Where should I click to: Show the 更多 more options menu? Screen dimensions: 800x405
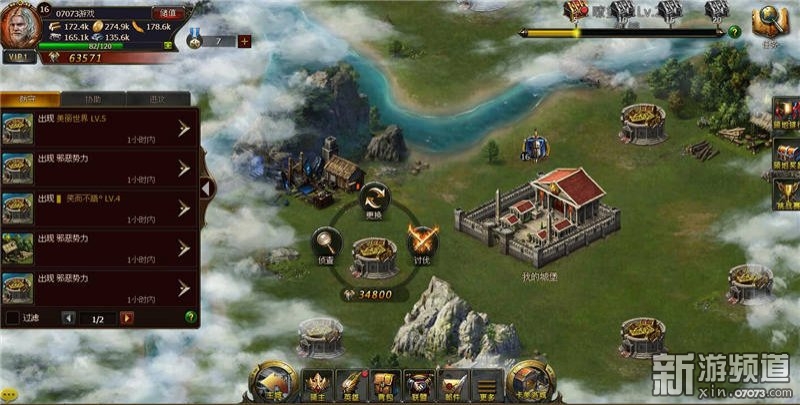(x=487, y=384)
